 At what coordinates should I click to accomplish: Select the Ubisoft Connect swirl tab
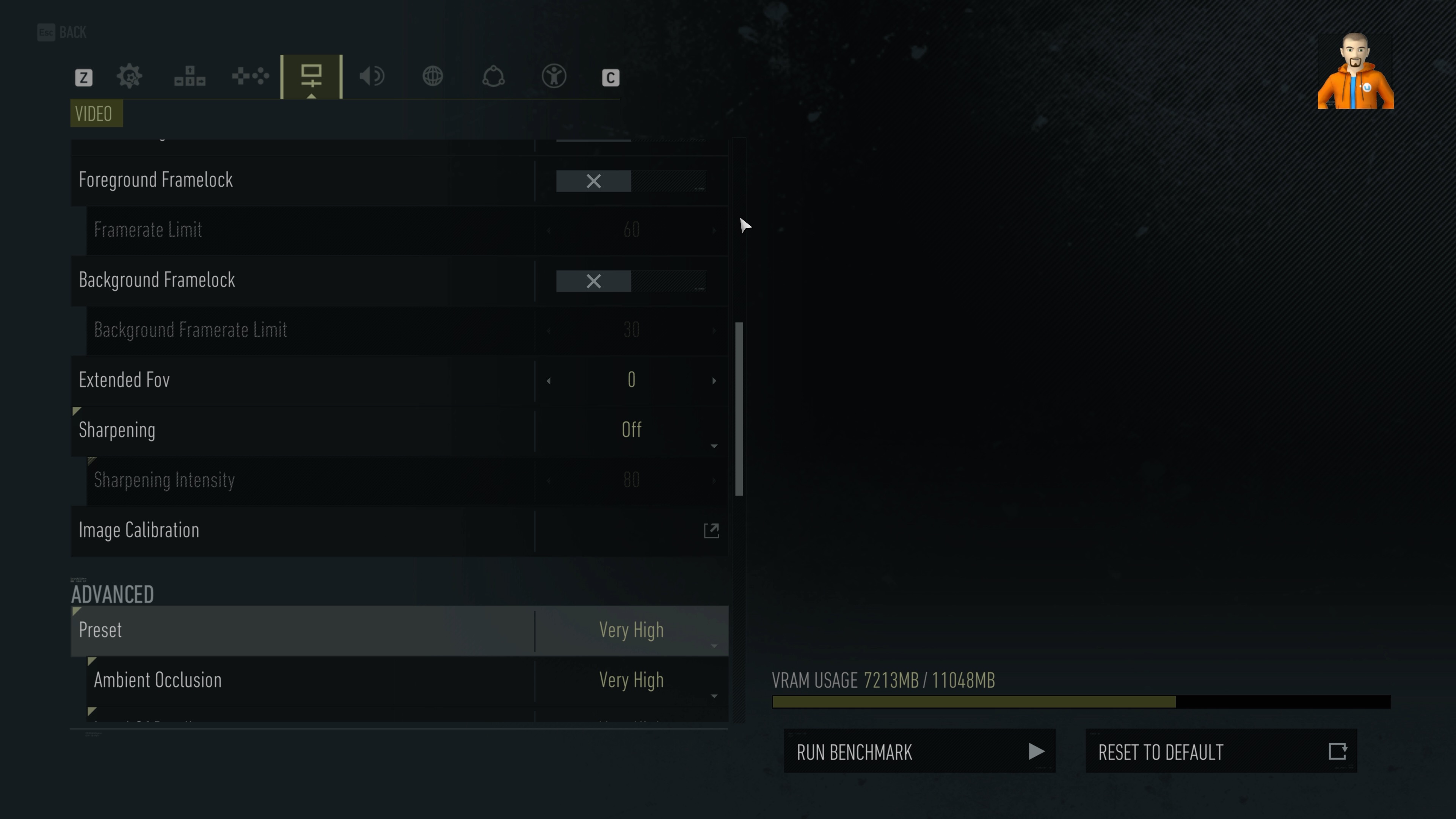click(x=493, y=76)
